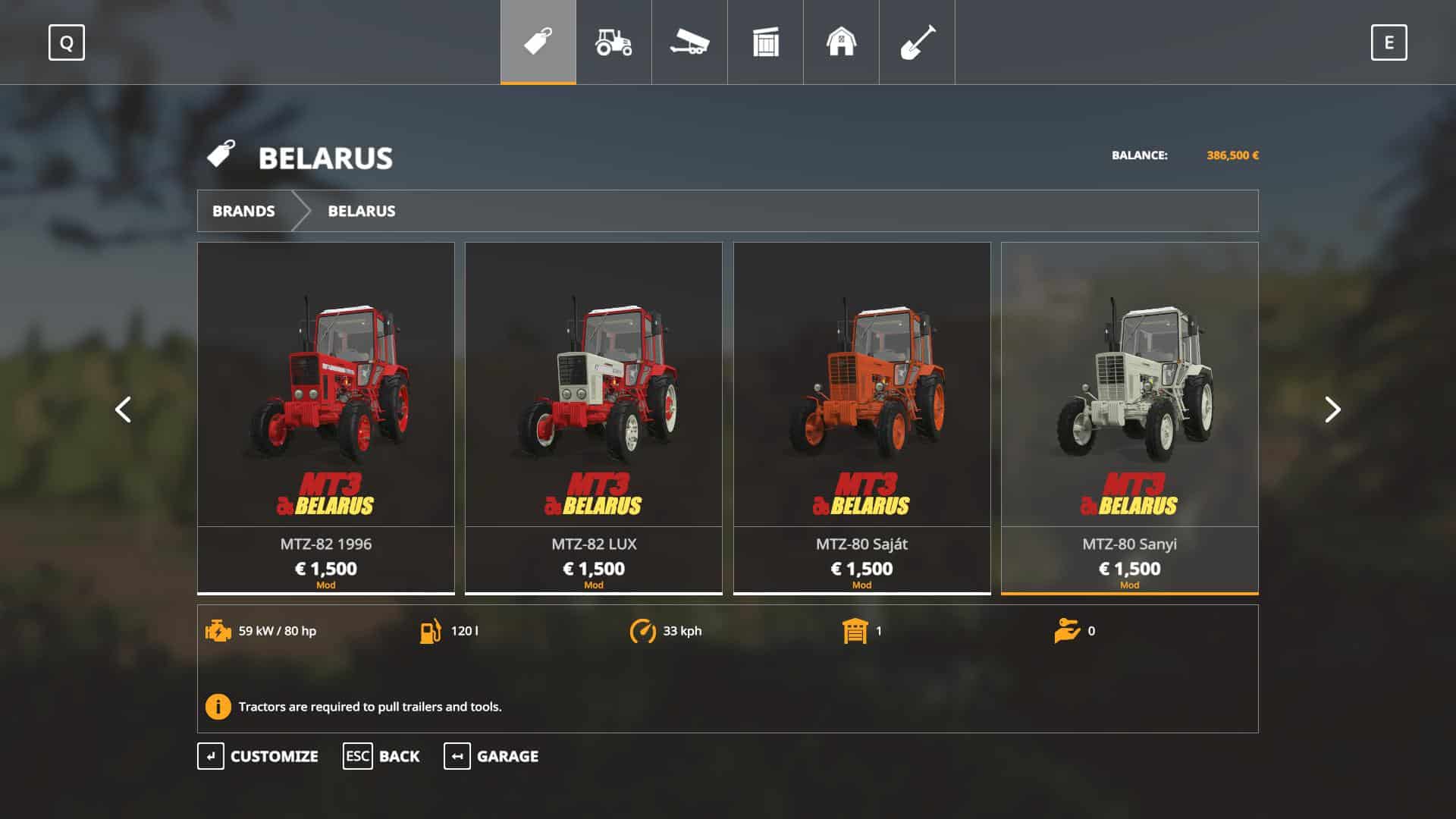
Task: Go back to Brands in the breadcrumb
Action: 243,211
